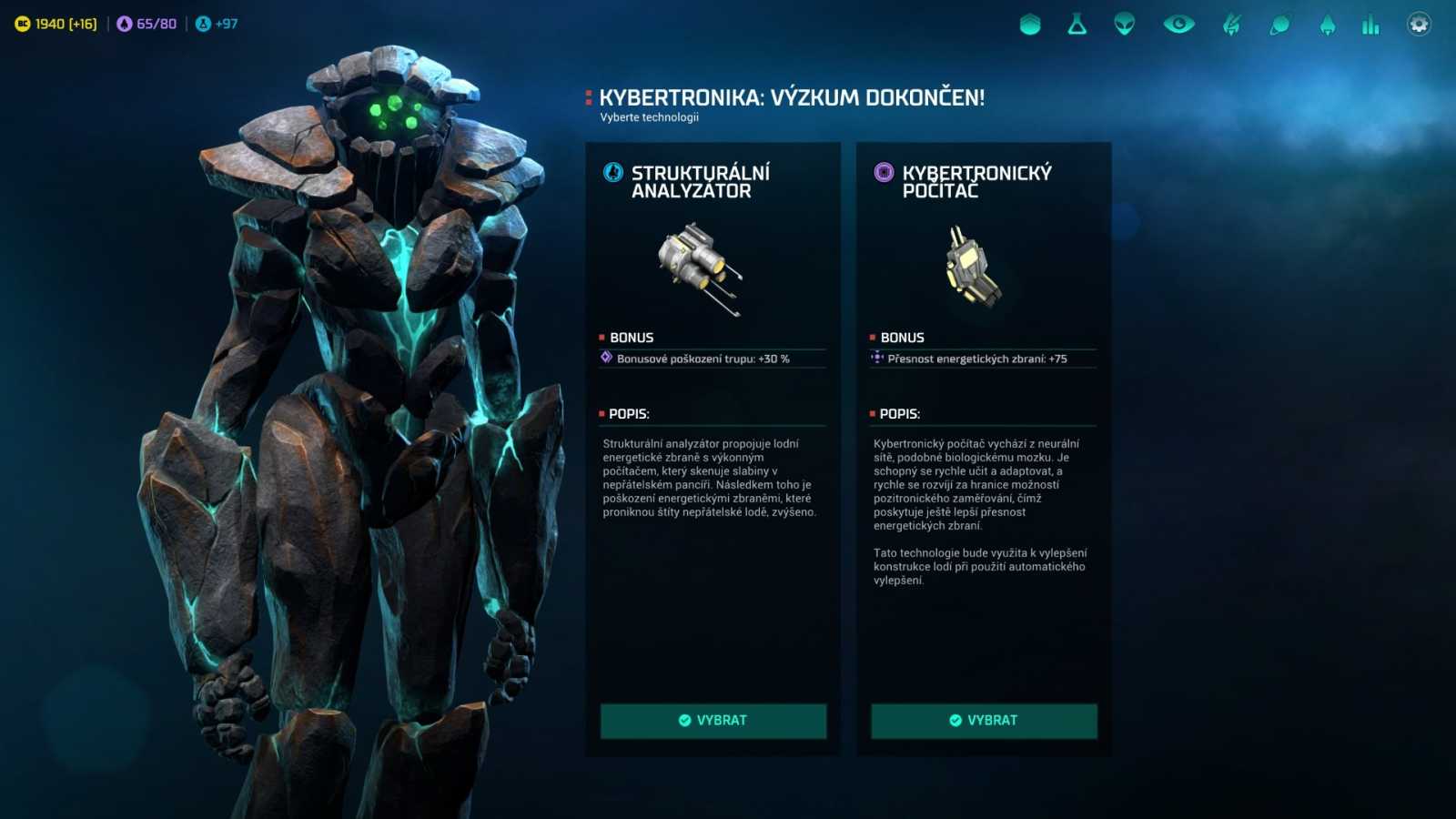Click the purple bonus icon under BONUS heading
This screenshot has height=819, width=1456.
tap(604, 359)
